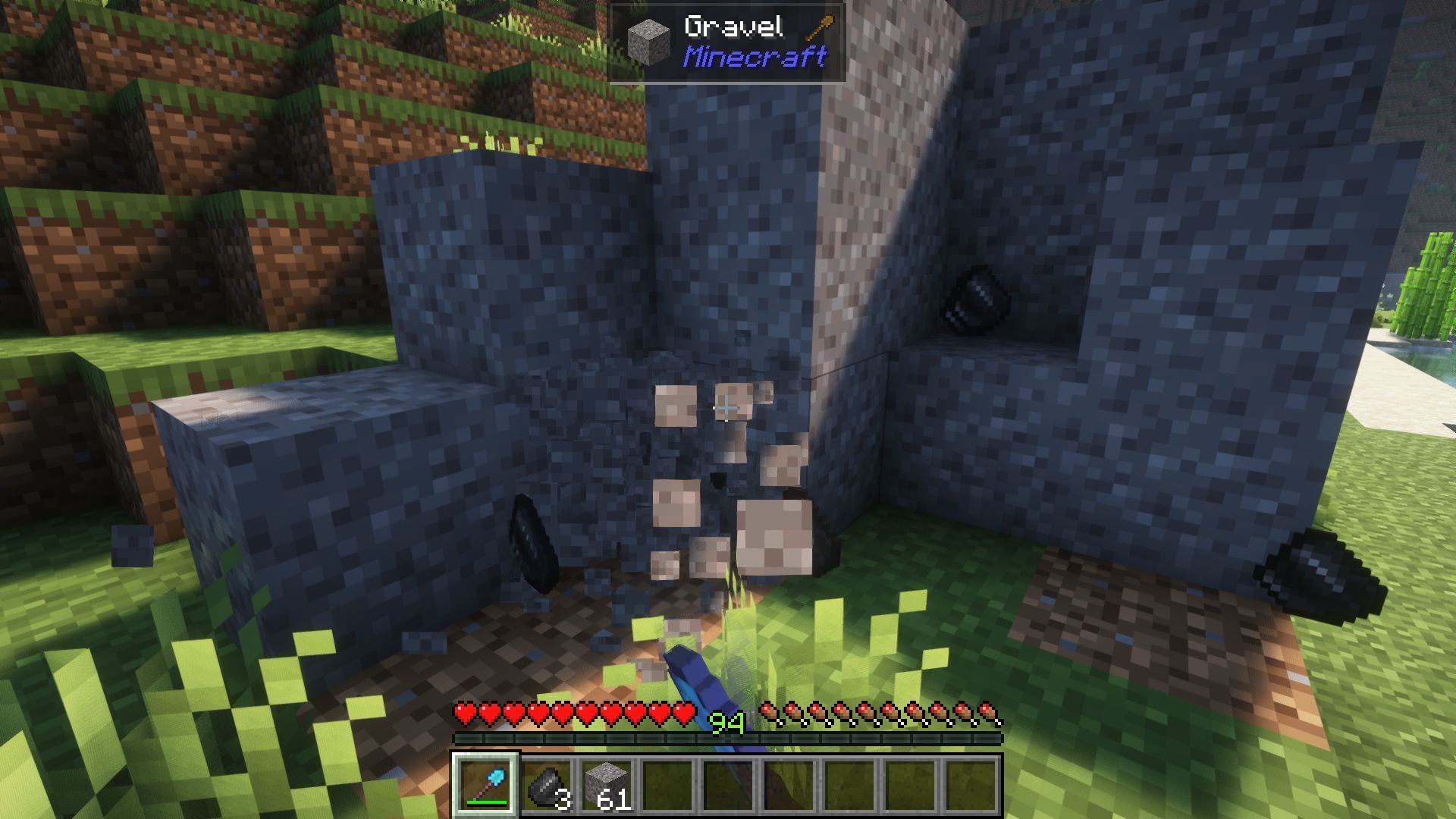Click the experience level number 94

point(726,723)
